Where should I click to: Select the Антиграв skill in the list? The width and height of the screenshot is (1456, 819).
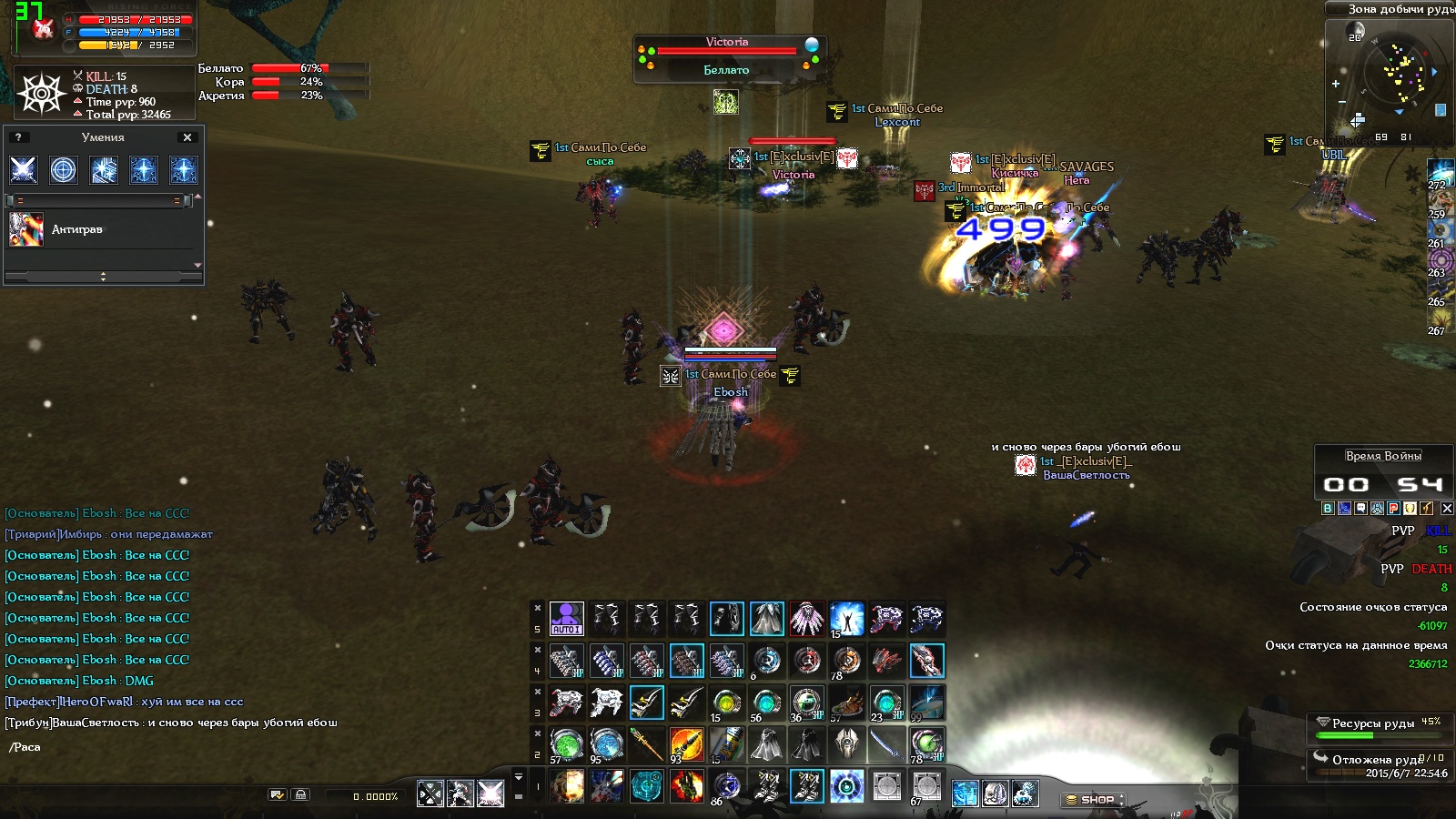tap(77, 229)
